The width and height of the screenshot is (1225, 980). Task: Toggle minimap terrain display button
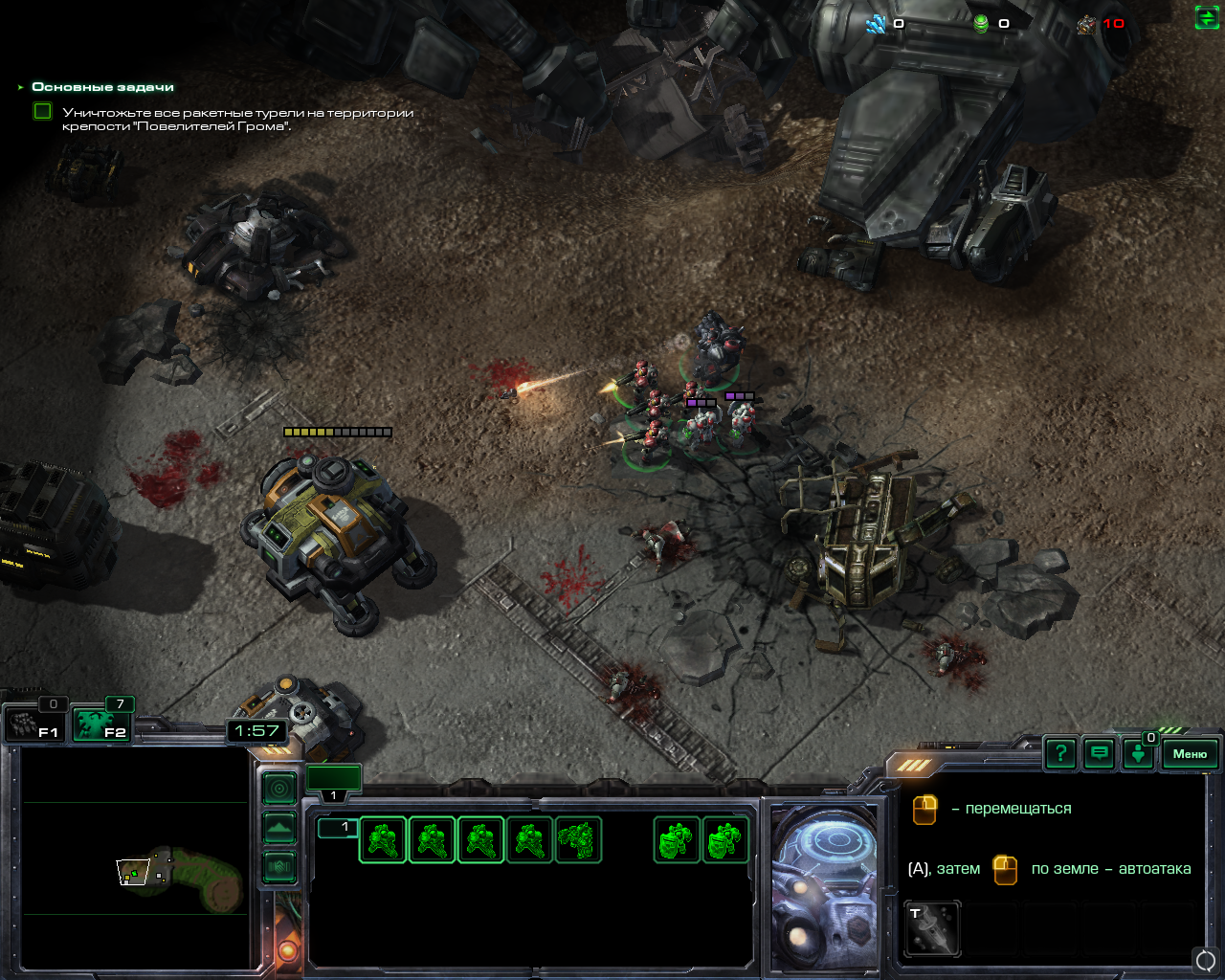coord(279,828)
